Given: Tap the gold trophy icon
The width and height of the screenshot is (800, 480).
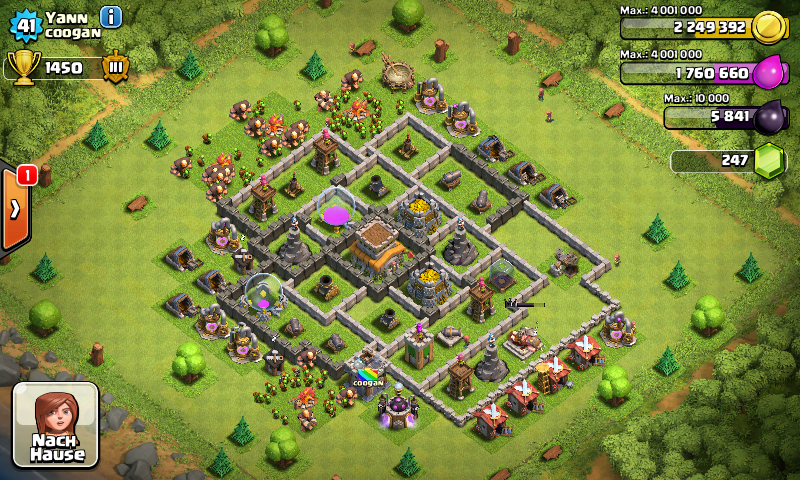Looking at the screenshot, I should pyautogui.click(x=23, y=67).
